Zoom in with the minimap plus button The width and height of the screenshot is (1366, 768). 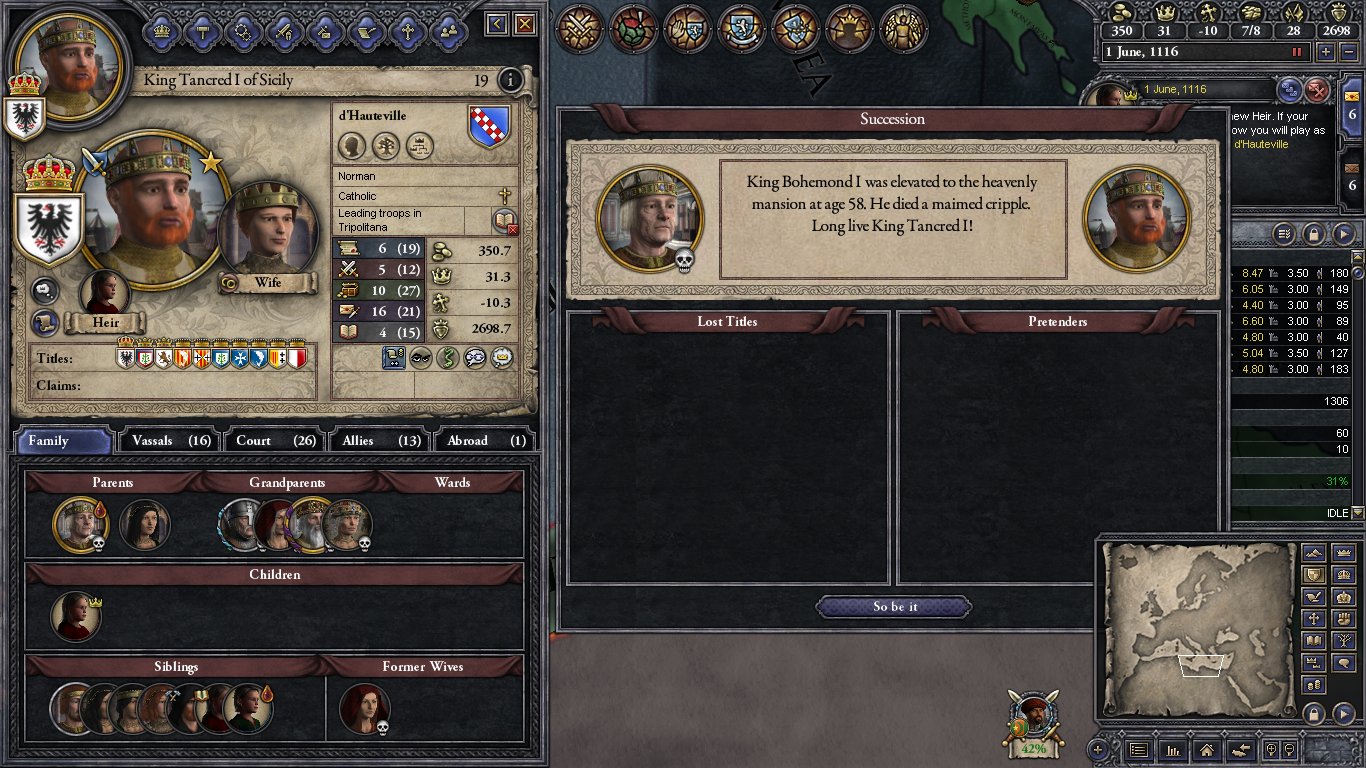pos(1098,749)
